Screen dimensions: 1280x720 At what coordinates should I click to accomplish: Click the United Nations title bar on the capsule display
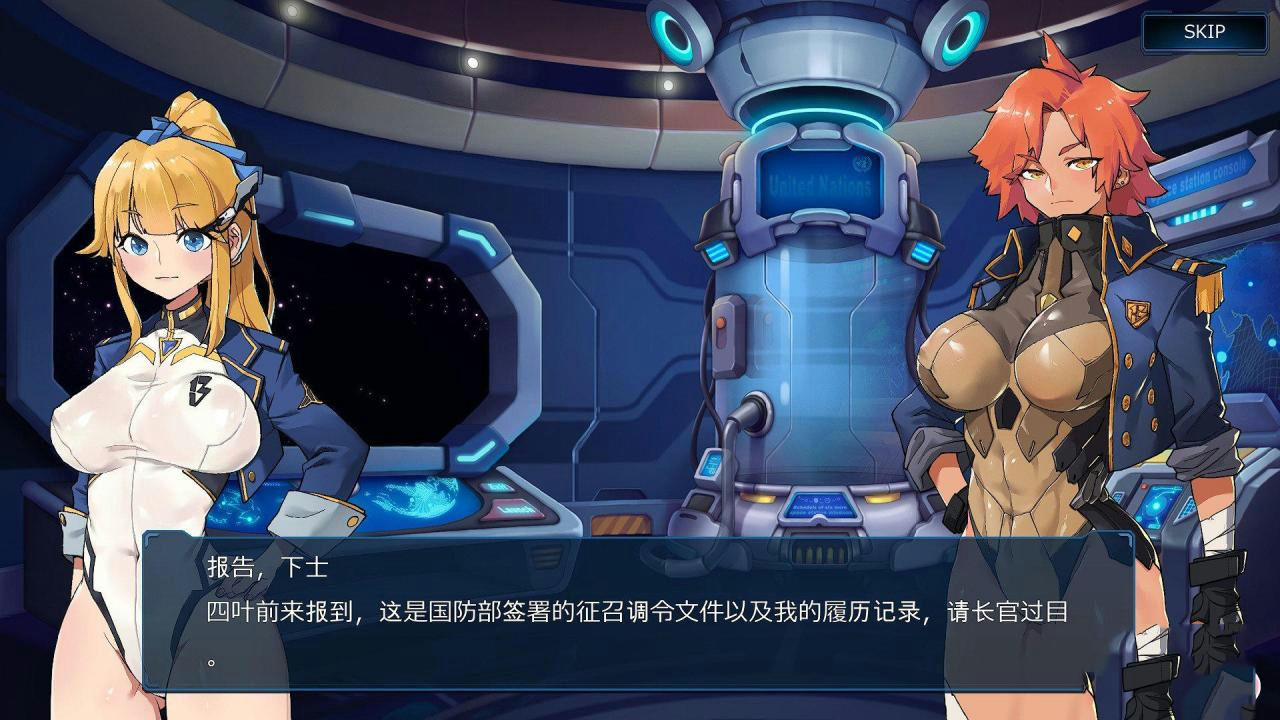820,183
